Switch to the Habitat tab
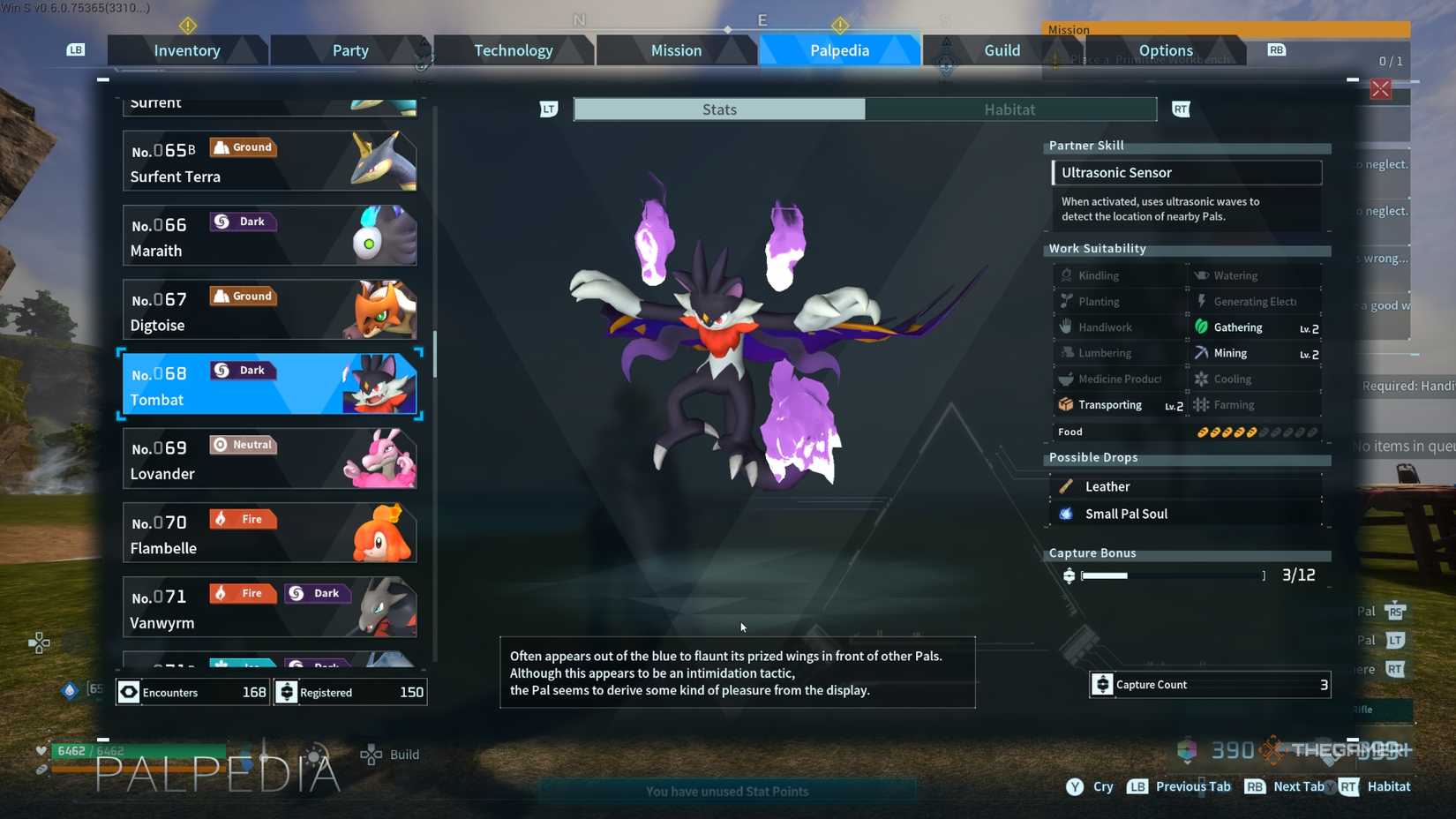Image resolution: width=1456 pixels, height=819 pixels. point(1009,109)
